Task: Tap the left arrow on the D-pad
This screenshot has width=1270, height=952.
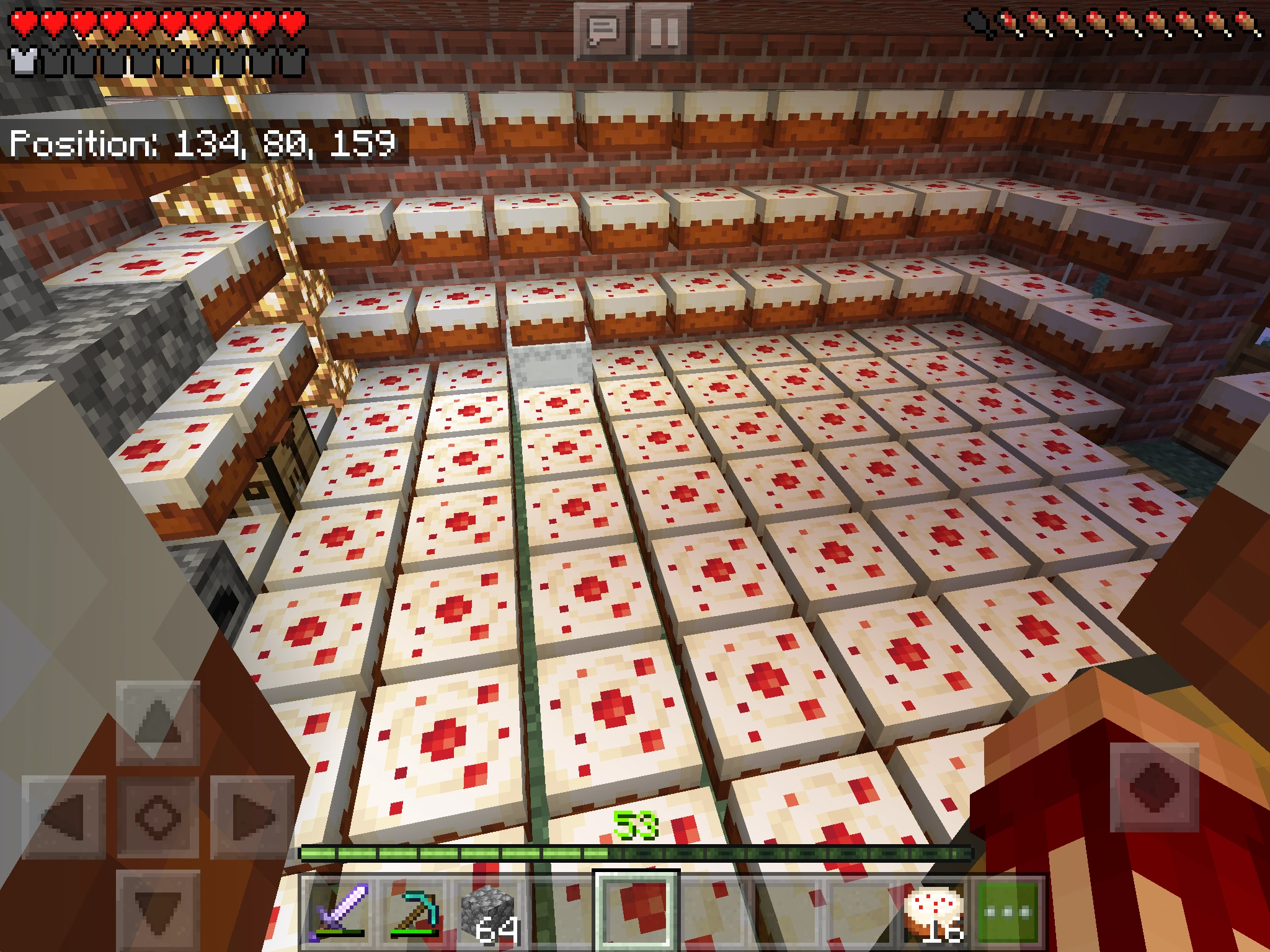Action: point(64,816)
